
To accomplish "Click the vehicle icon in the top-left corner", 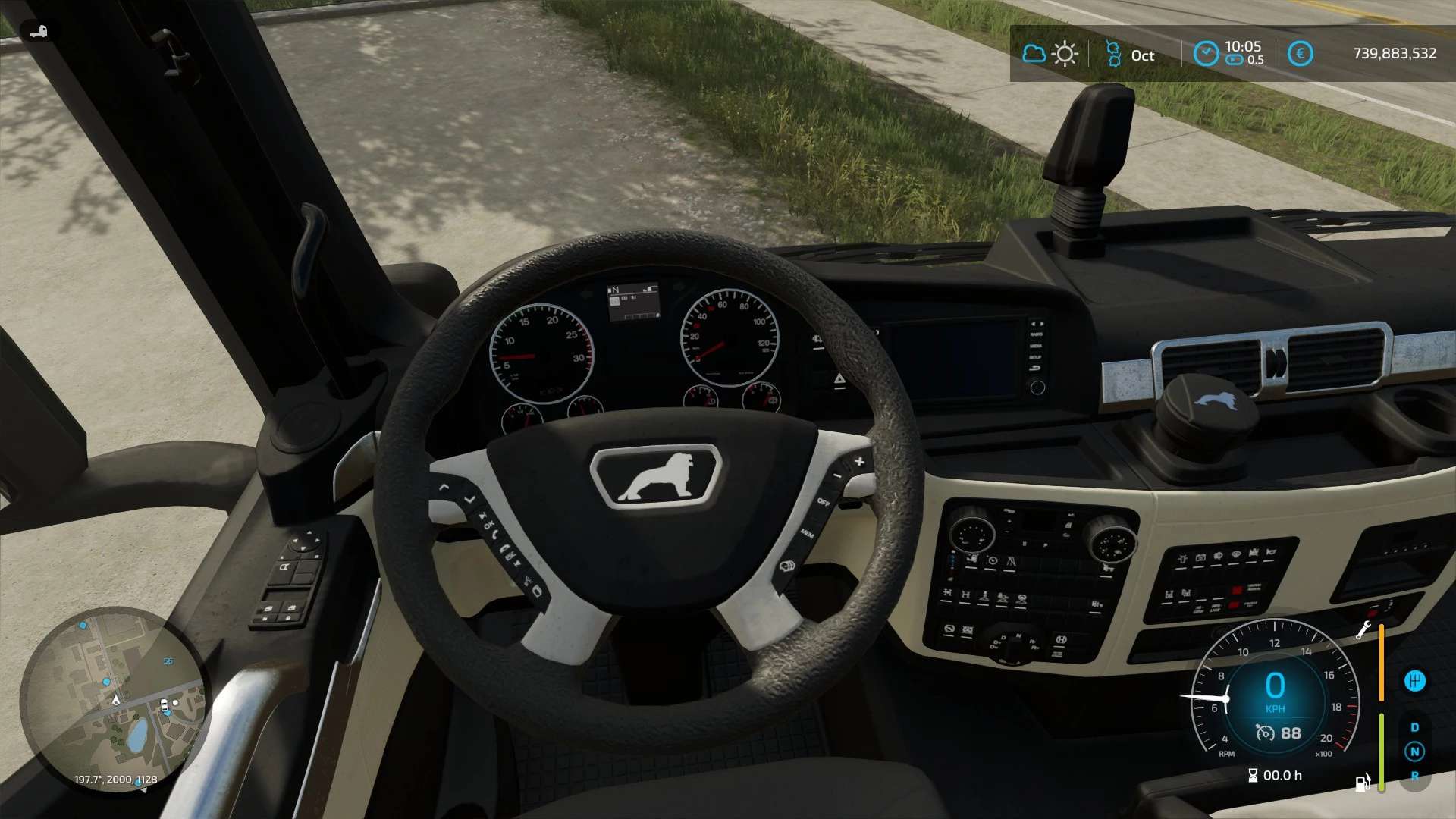I will [x=38, y=31].
